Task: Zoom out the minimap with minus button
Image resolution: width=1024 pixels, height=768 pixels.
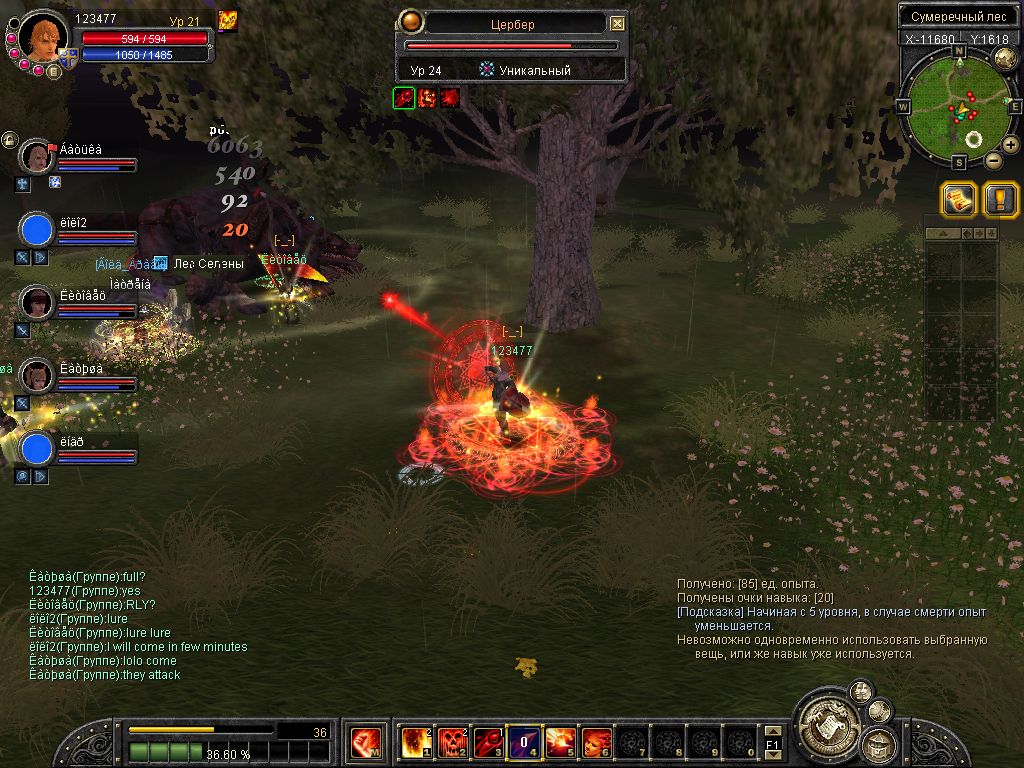Action: coord(993,160)
